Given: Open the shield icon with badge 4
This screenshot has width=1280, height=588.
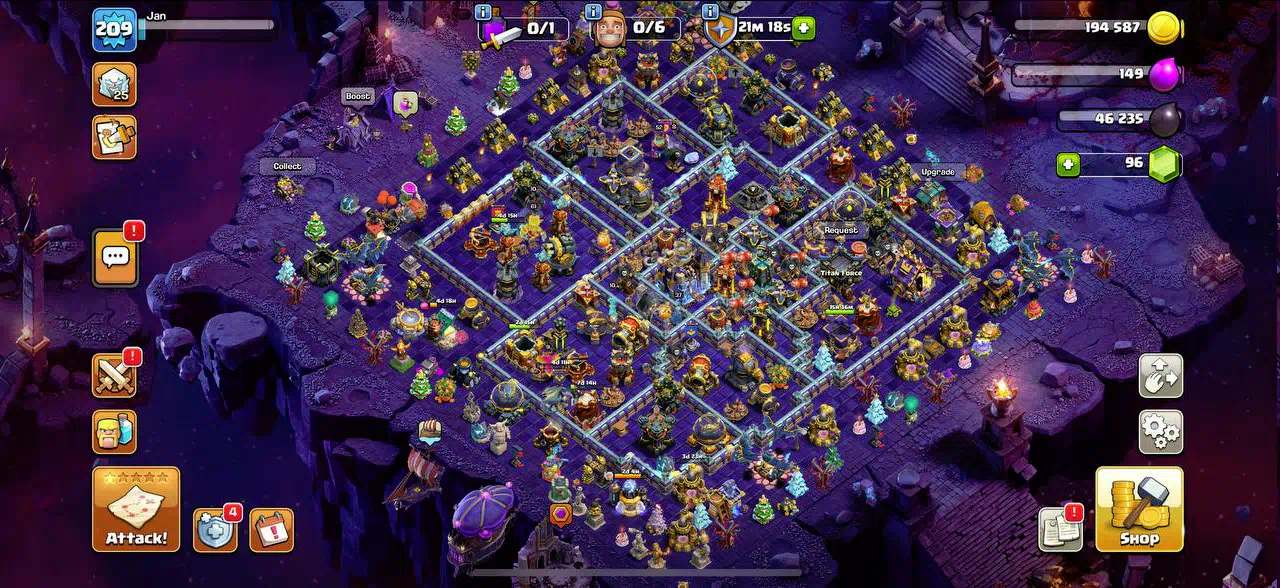Looking at the screenshot, I should [215, 530].
